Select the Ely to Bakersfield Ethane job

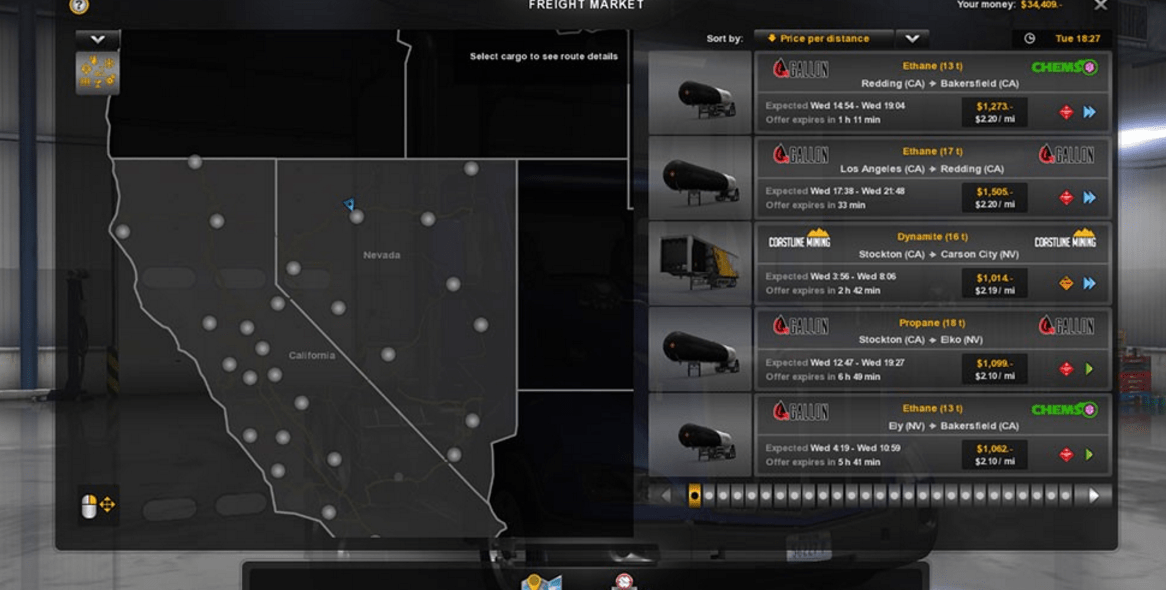[x=932, y=435]
